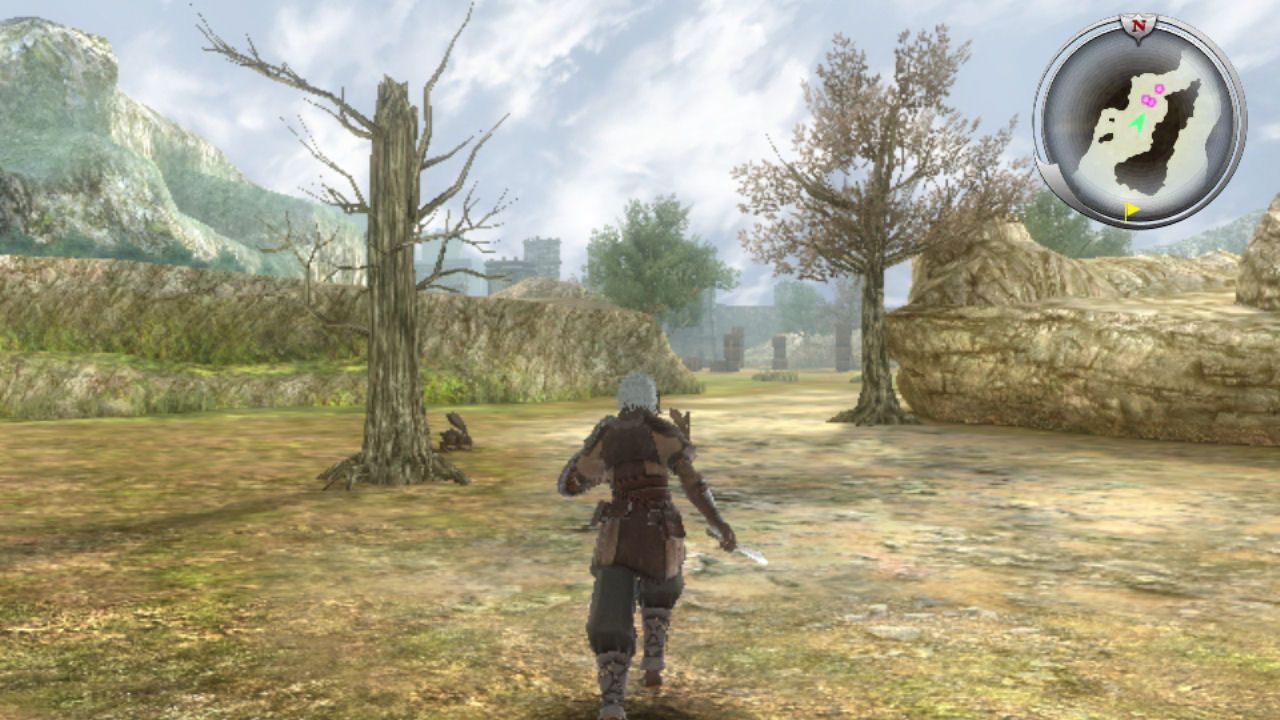This screenshot has height=720, width=1280.
Task: Click the castle ruins in the distance
Action: (540, 260)
